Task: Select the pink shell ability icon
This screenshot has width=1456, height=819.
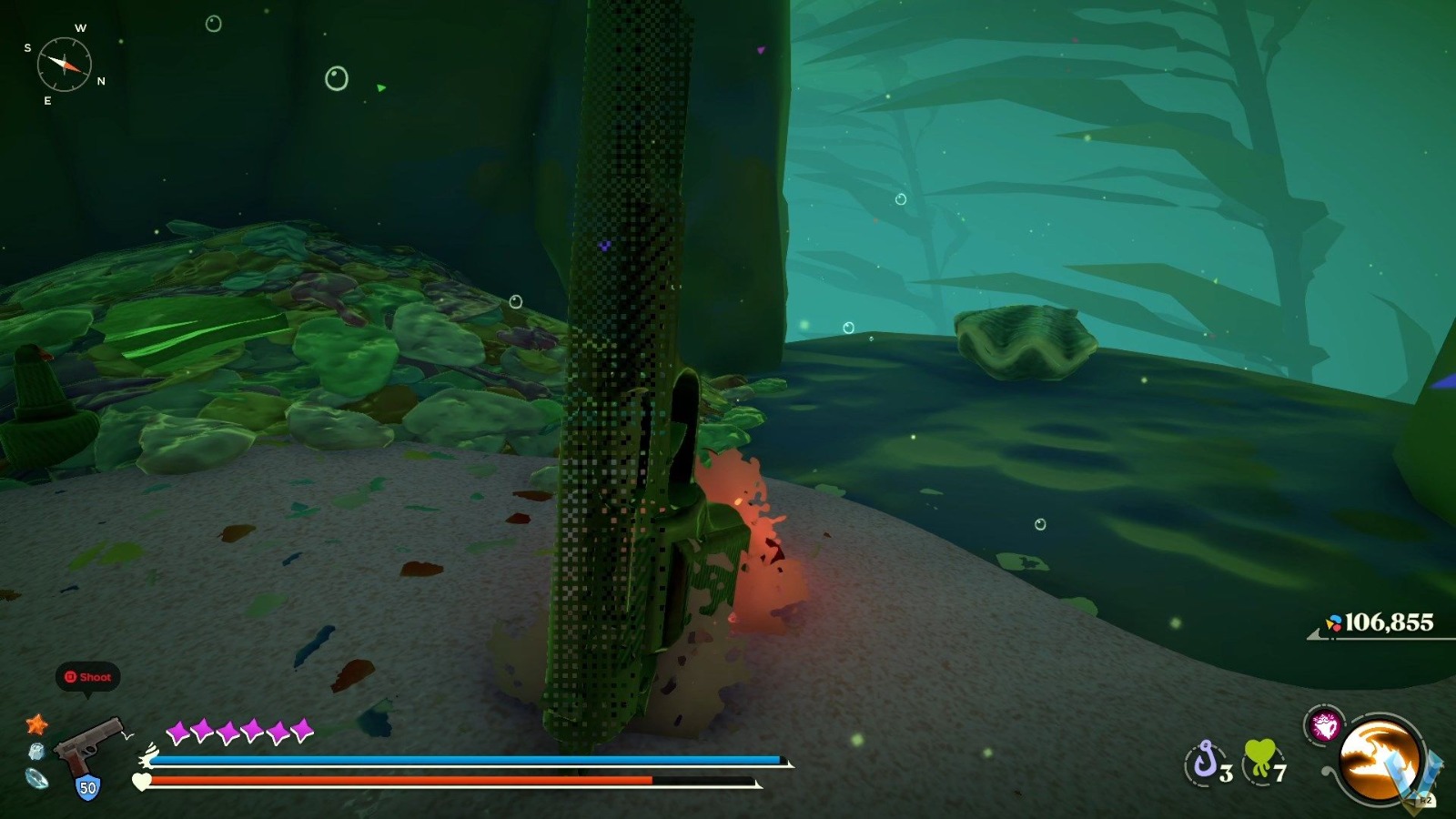Action: [1326, 723]
